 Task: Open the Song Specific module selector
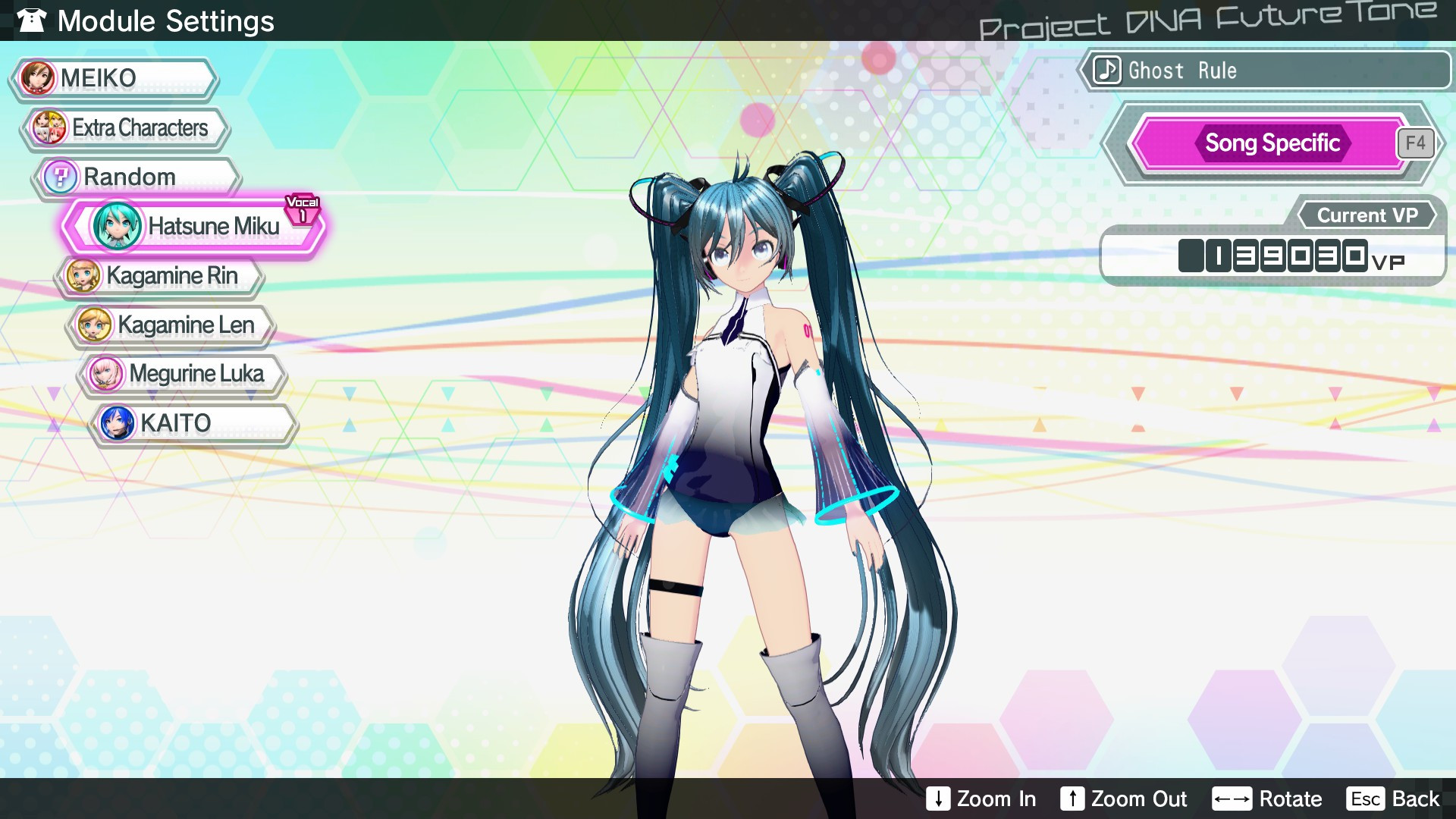pyautogui.click(x=1272, y=143)
